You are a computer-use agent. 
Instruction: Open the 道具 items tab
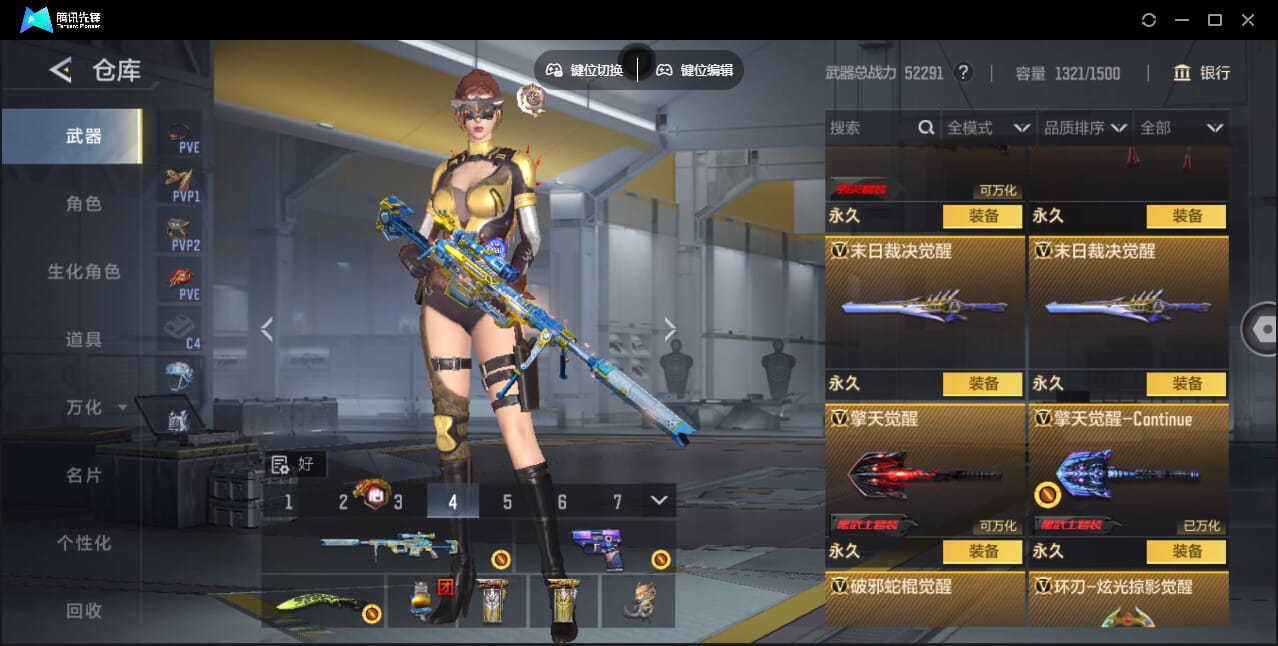click(84, 340)
